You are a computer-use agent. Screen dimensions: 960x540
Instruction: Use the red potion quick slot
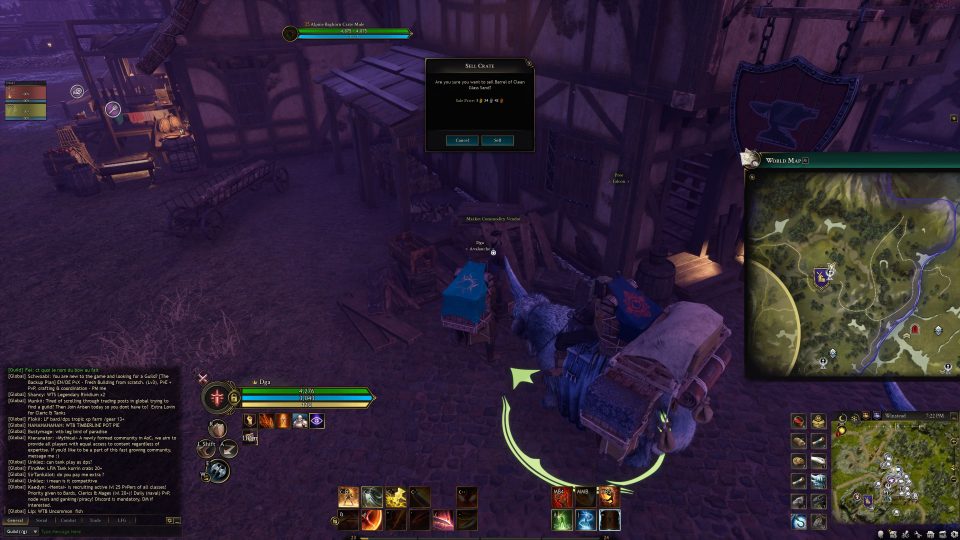tap(800, 421)
